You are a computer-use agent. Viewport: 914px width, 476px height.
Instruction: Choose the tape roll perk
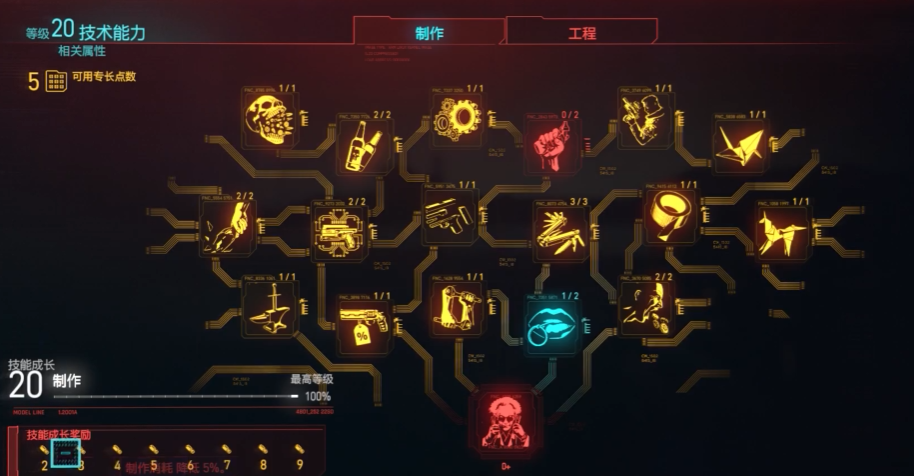click(669, 213)
